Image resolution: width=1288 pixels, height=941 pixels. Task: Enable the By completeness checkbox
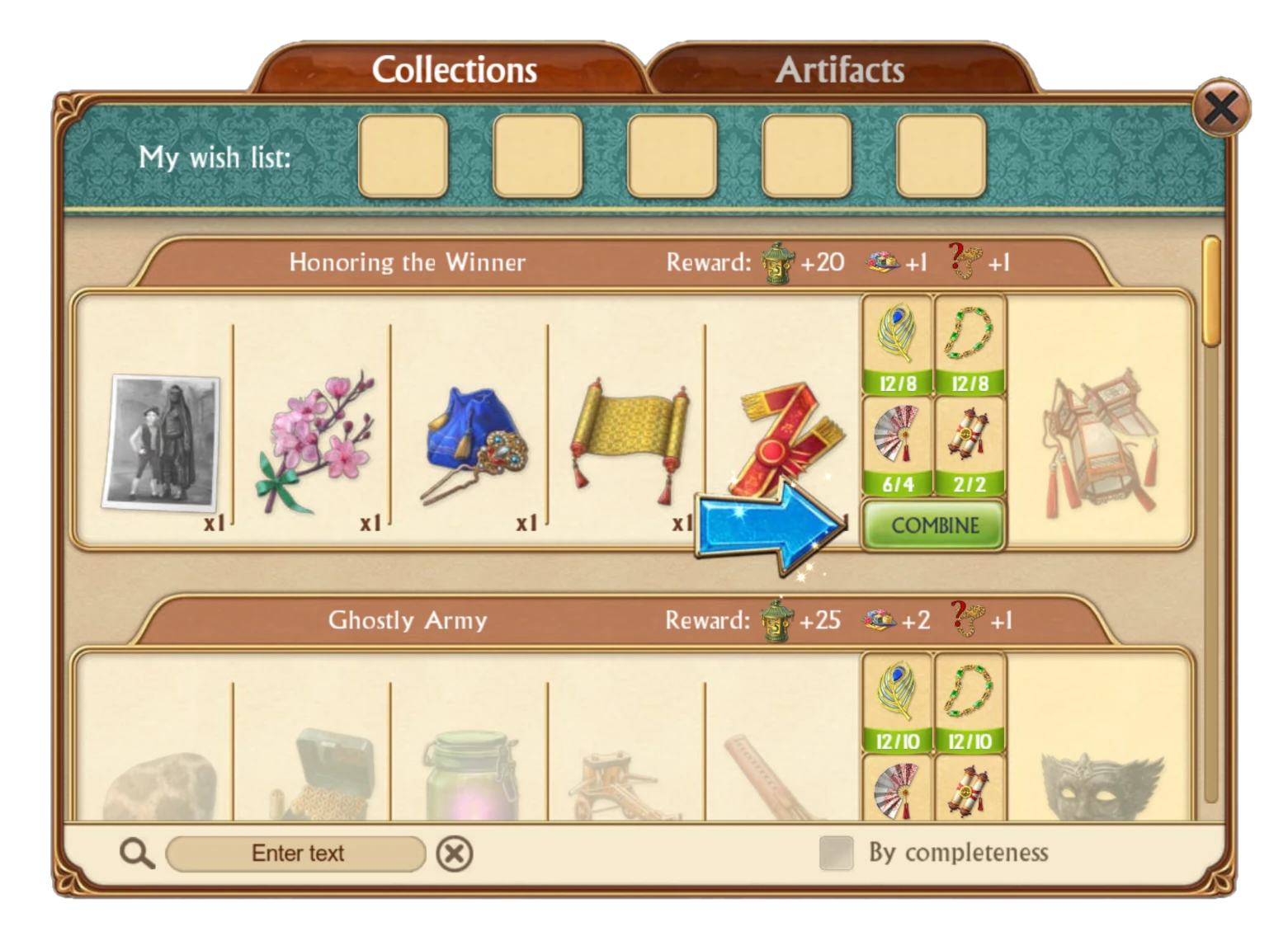tap(836, 854)
